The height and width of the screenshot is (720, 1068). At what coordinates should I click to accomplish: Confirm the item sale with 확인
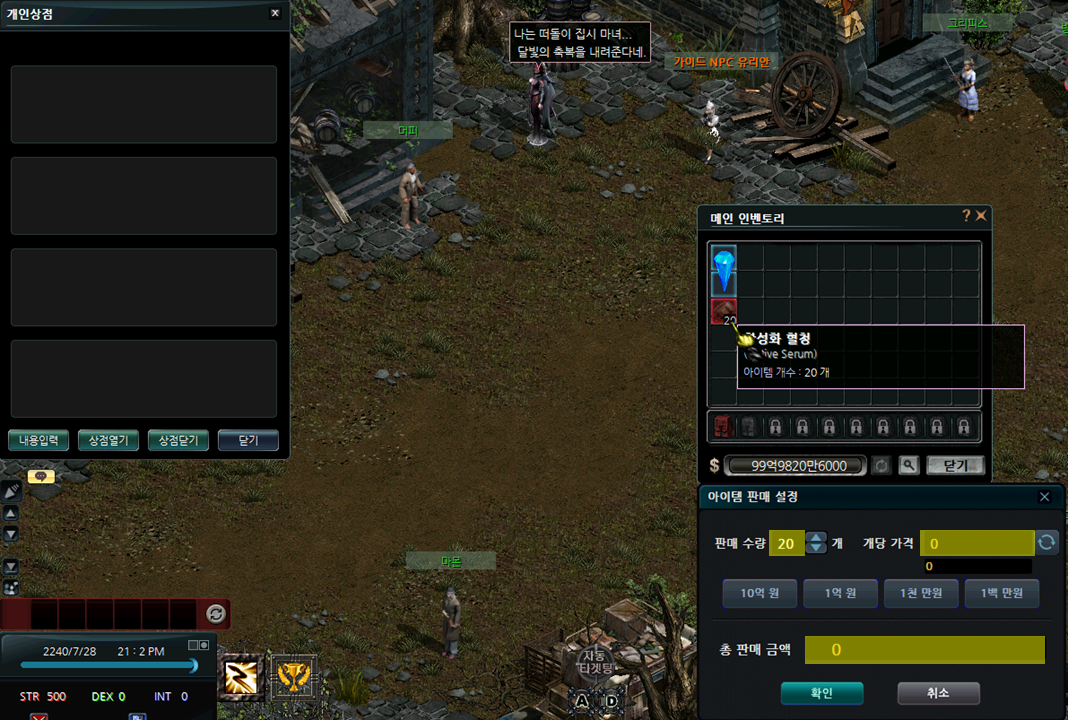coord(821,693)
